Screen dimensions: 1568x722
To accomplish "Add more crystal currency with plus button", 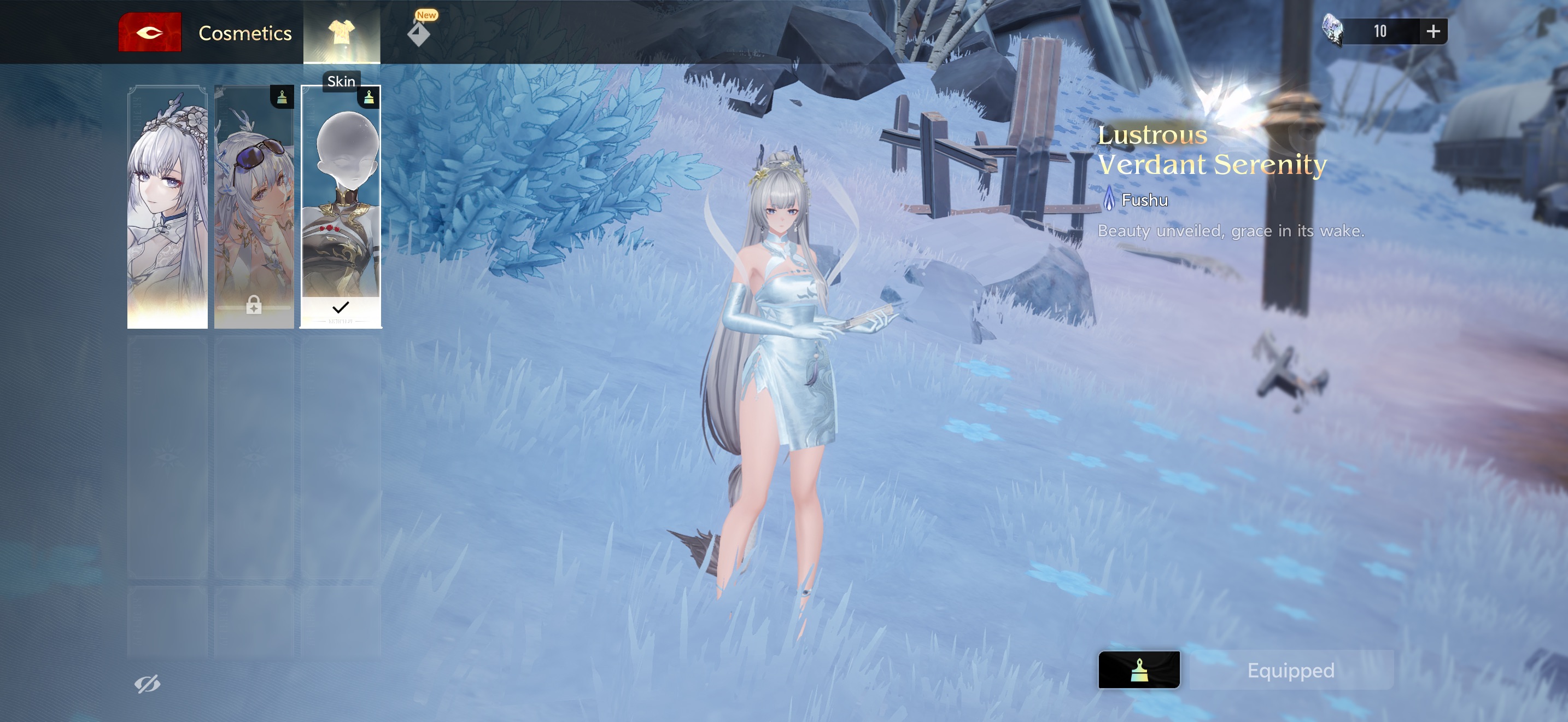I will (x=1433, y=31).
